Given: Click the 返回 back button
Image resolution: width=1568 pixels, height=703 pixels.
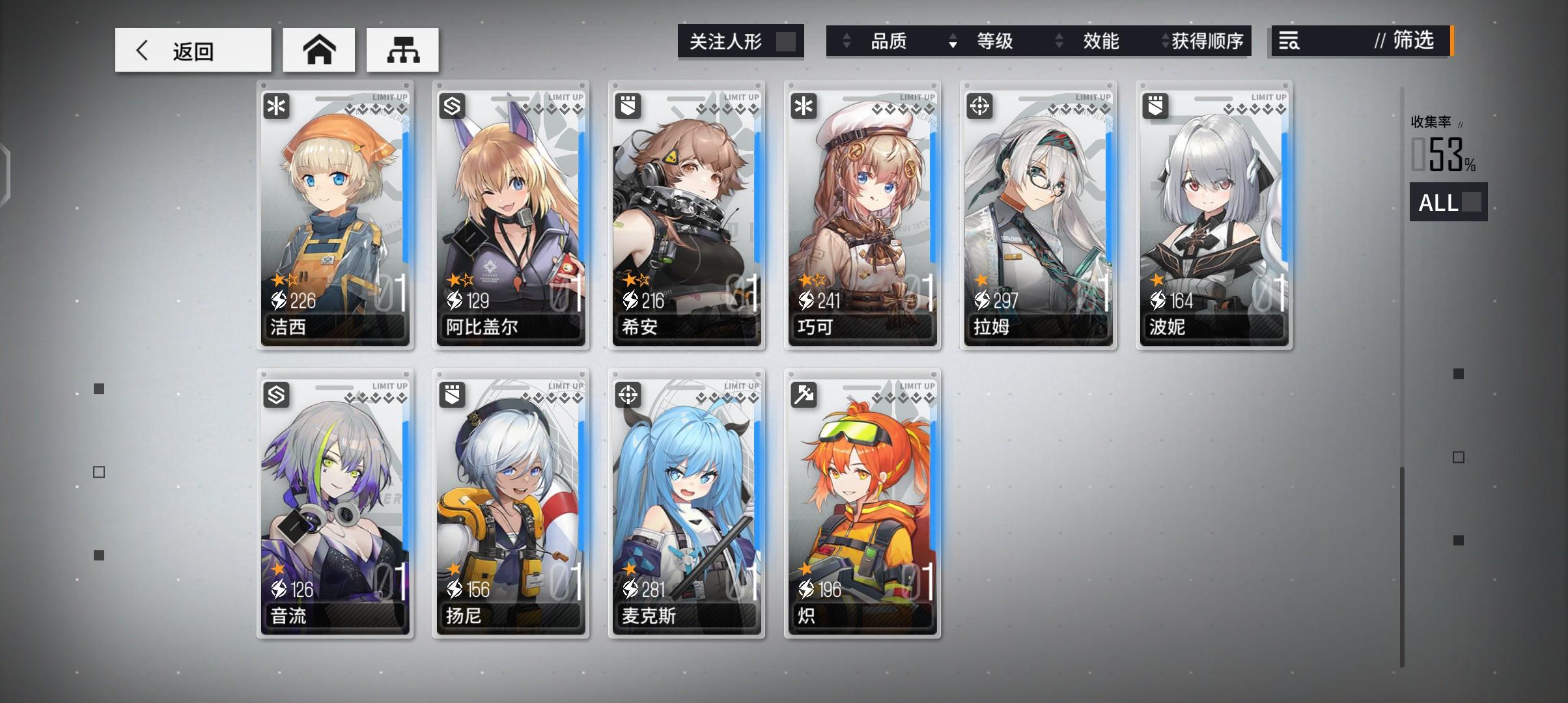Looking at the screenshot, I should (x=193, y=49).
